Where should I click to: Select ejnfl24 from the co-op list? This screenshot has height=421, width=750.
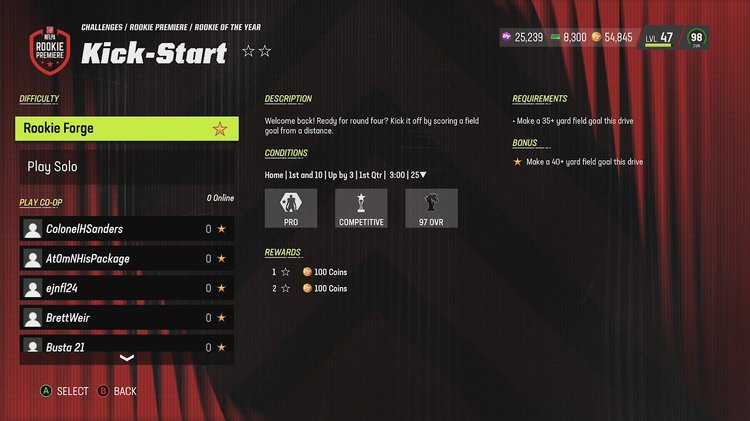tap(127, 288)
